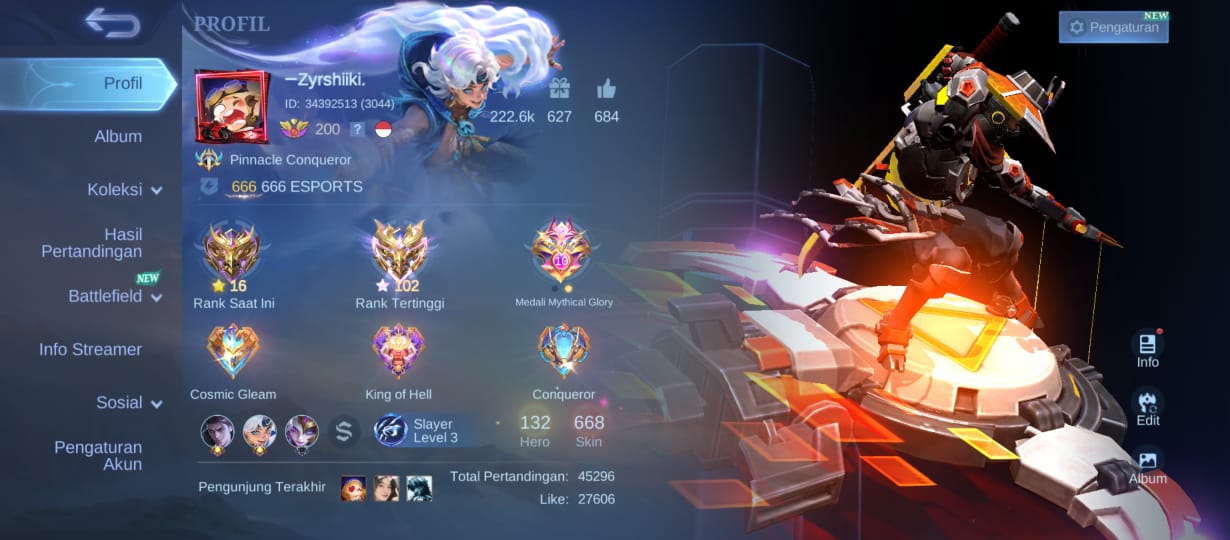The height and width of the screenshot is (540, 1230).
Task: Switch to Info Streamer tab
Action: pos(90,349)
